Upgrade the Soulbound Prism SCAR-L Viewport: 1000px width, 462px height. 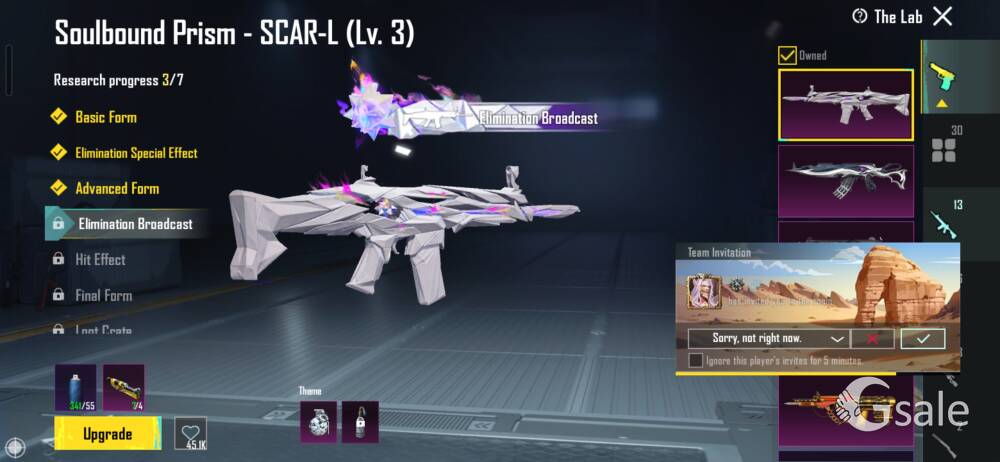coord(107,434)
